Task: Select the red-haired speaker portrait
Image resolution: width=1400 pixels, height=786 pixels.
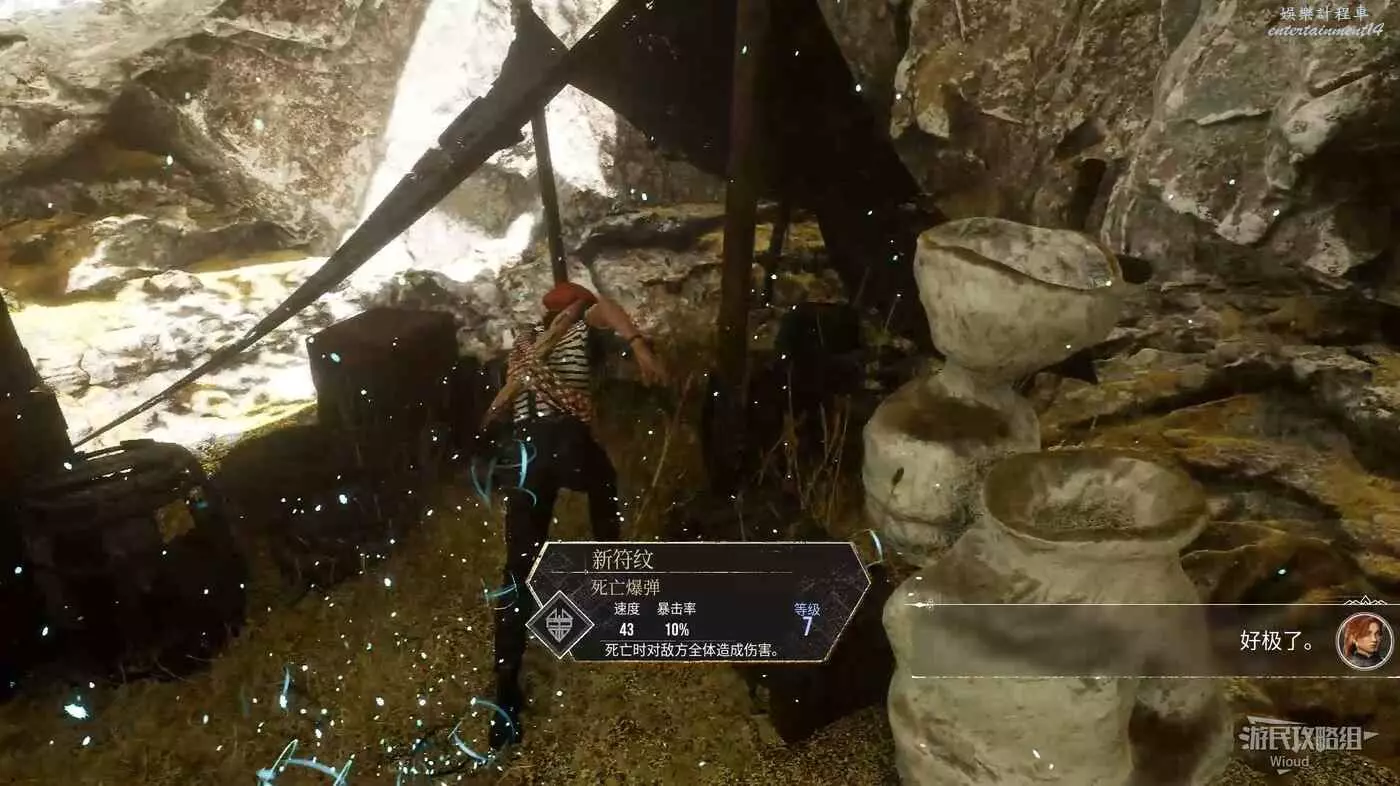Action: [x=1364, y=641]
